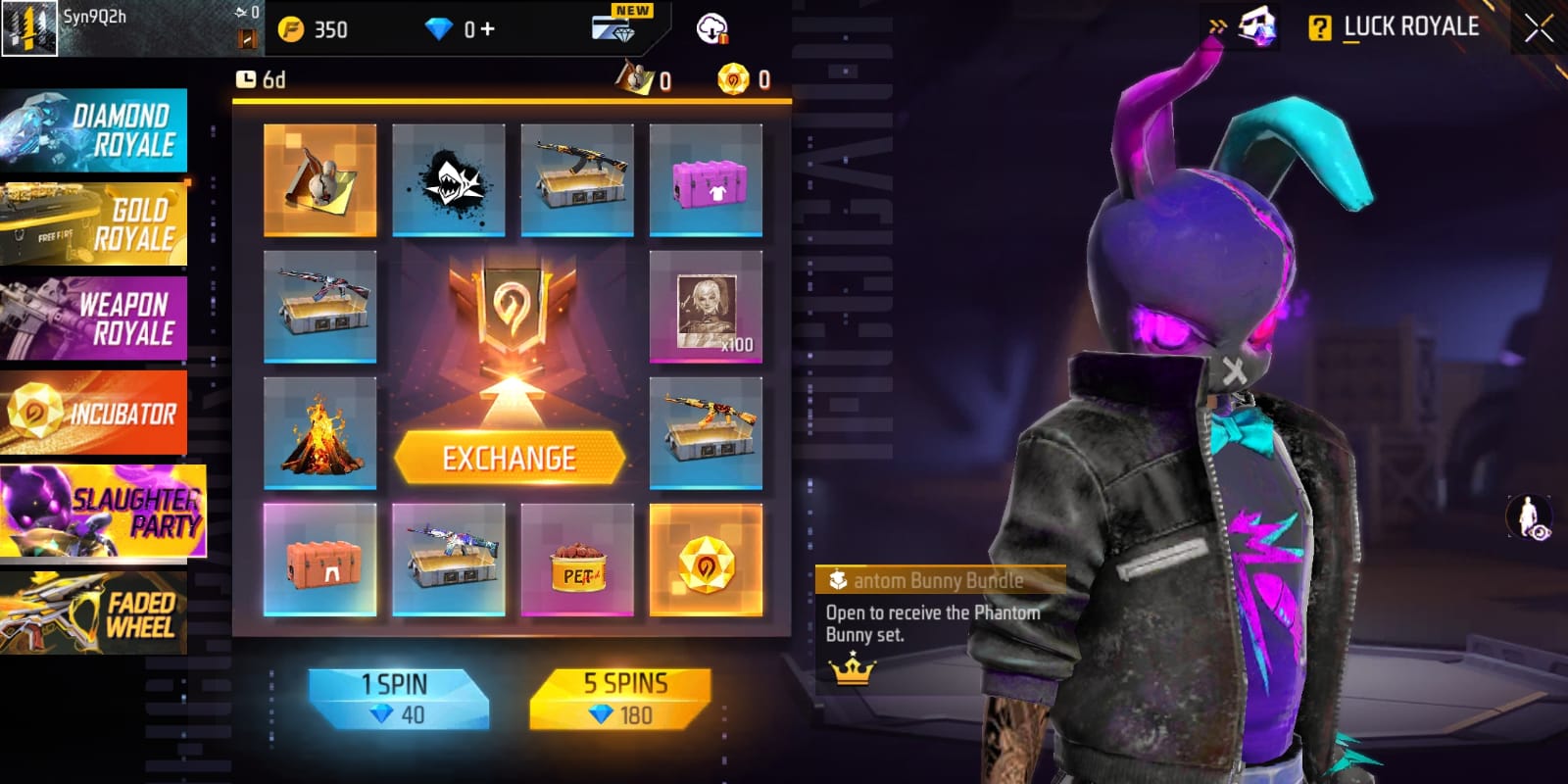Open the download cloud icon
This screenshot has height=784, width=1568.
click(x=712, y=28)
